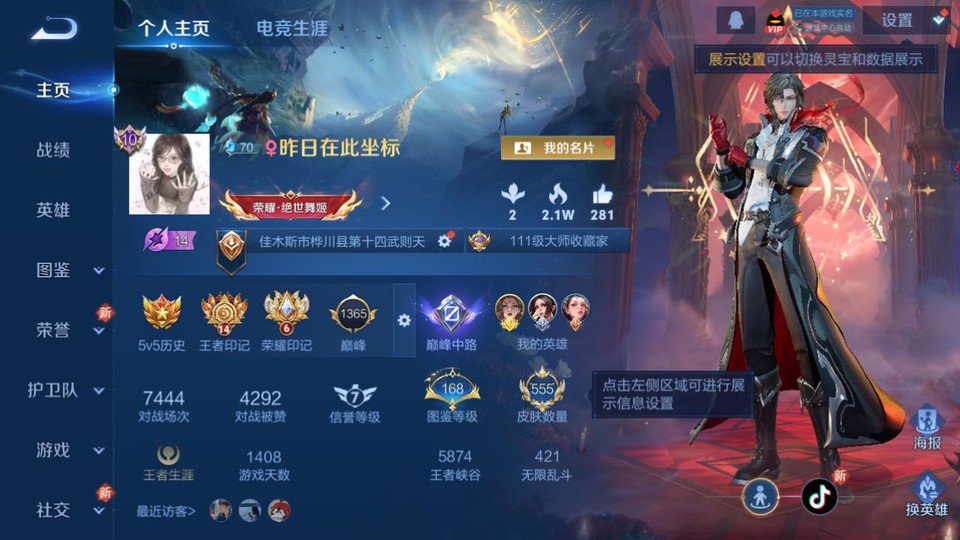Viewport: 960px width, 540px height.
Task: Open the 荣誉 sidebar section
Action: coord(55,330)
